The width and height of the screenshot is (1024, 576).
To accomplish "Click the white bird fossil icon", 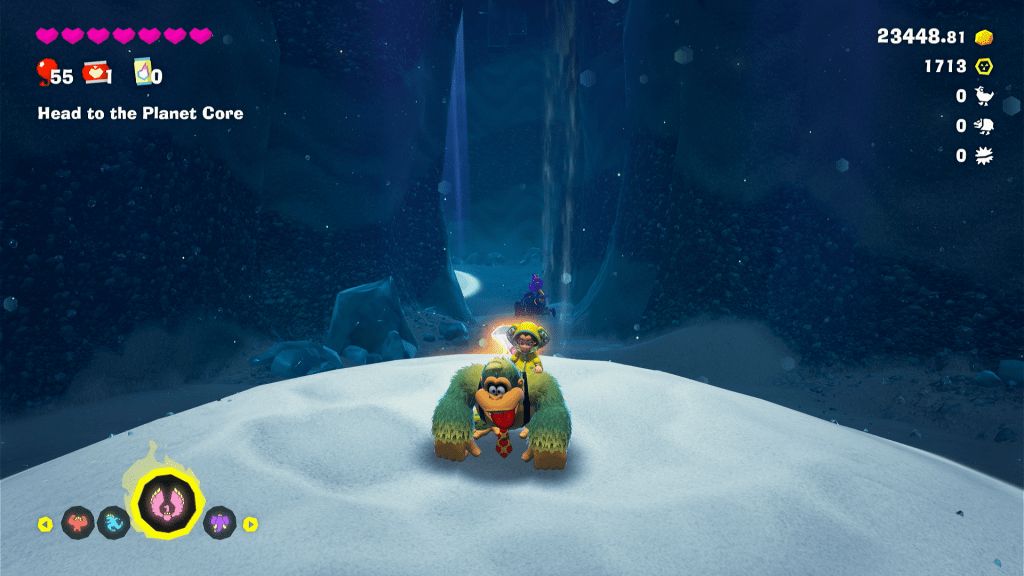I will click(984, 96).
